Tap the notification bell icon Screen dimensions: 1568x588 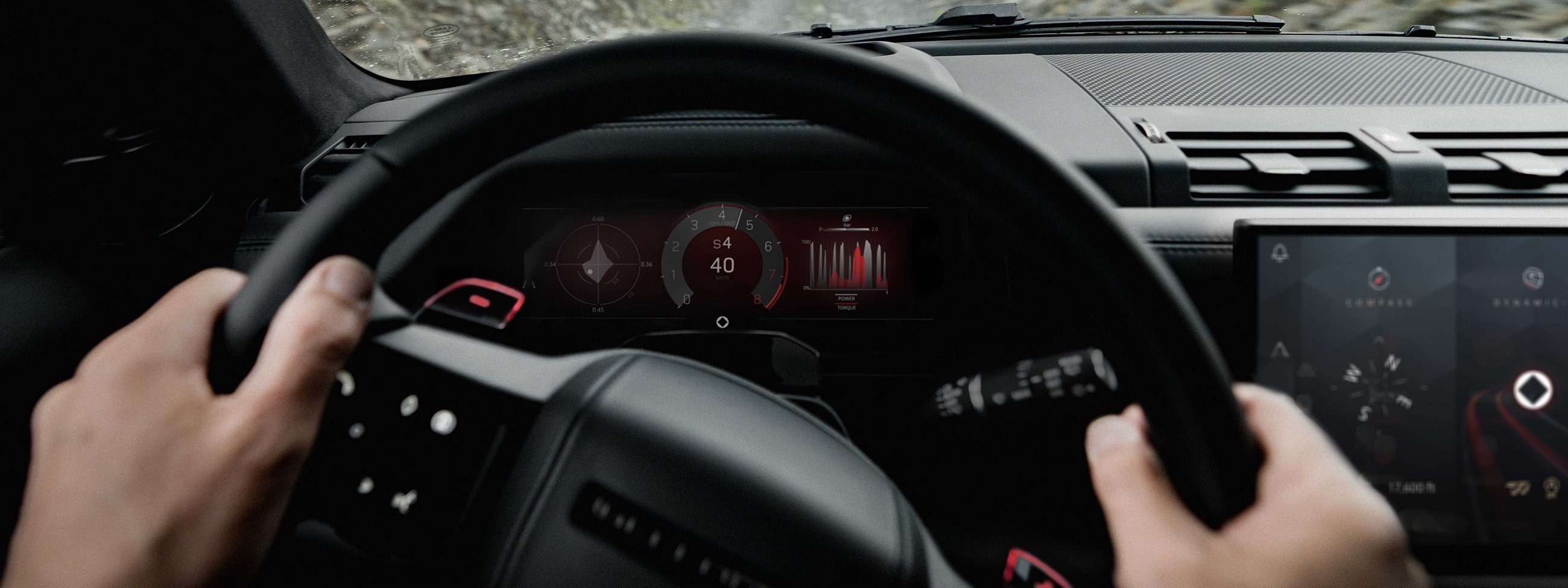point(1280,254)
